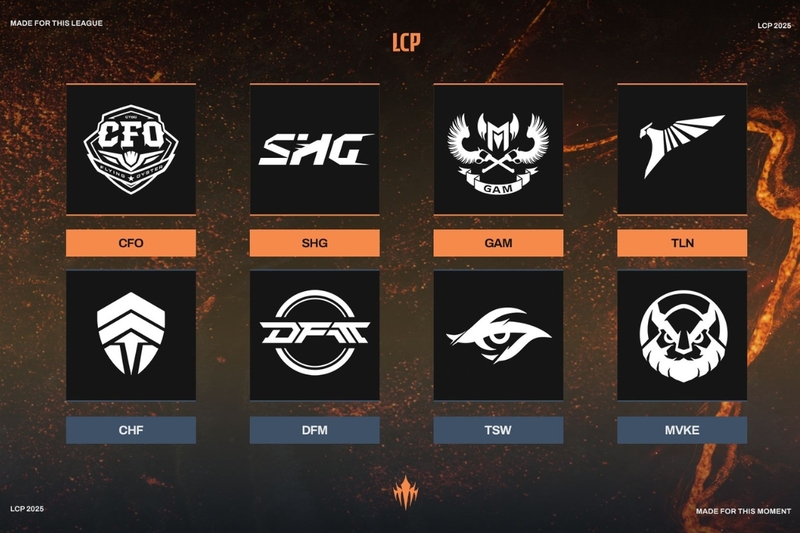Viewport: 800px width, 533px height.
Task: Select the DFM circular logo tile
Action: pyautogui.click(x=315, y=335)
